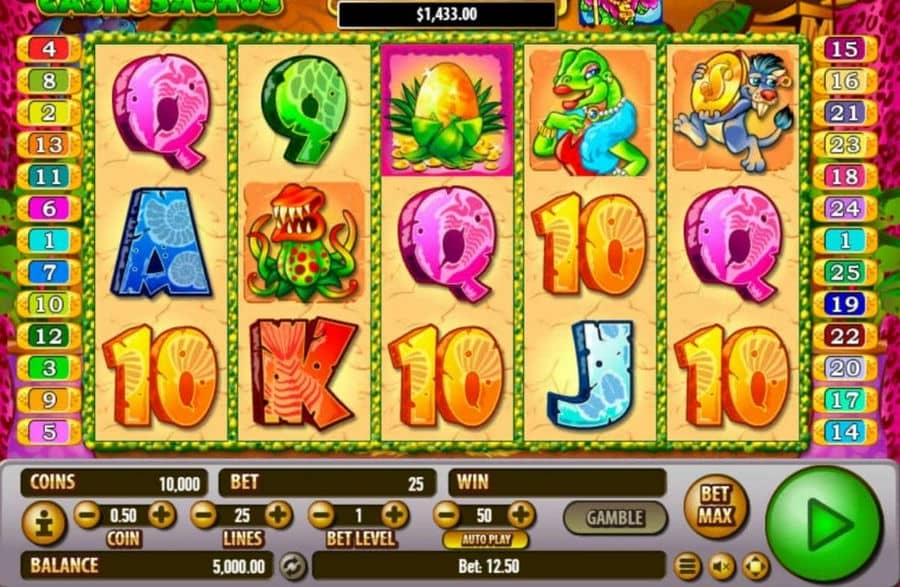Decrease the auto play spin count
Image resolution: width=900 pixels, height=587 pixels.
(x=447, y=516)
